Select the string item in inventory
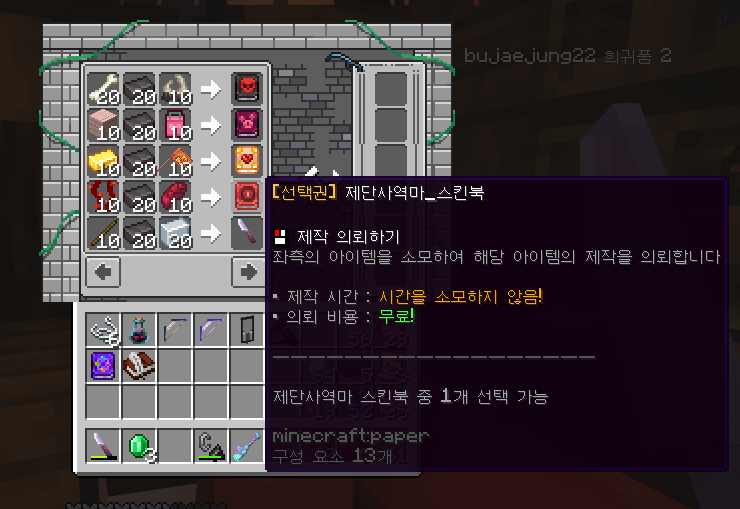Screen dimensions: 740x509 pos(103,328)
